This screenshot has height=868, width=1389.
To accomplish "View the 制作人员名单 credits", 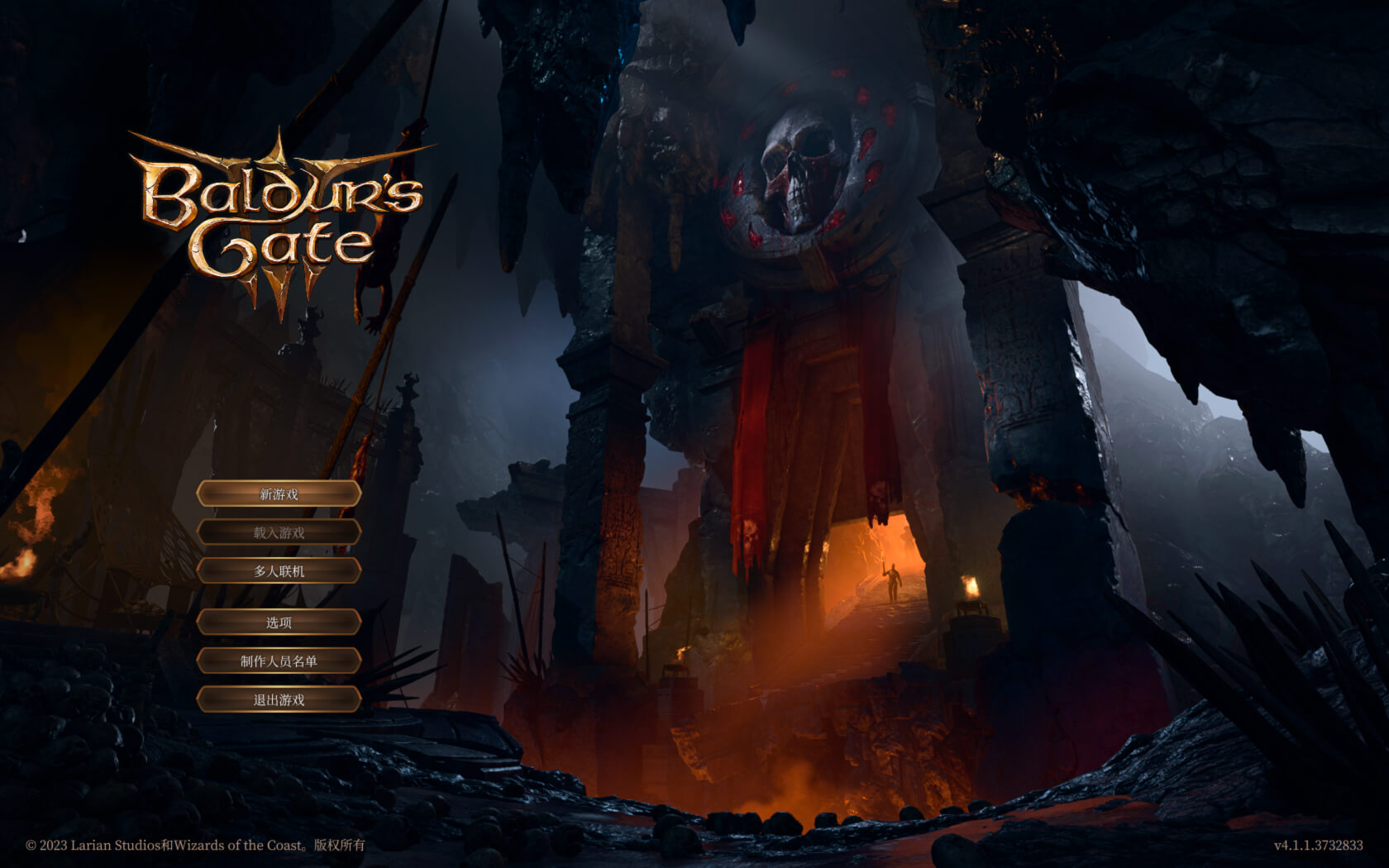I will [279, 661].
